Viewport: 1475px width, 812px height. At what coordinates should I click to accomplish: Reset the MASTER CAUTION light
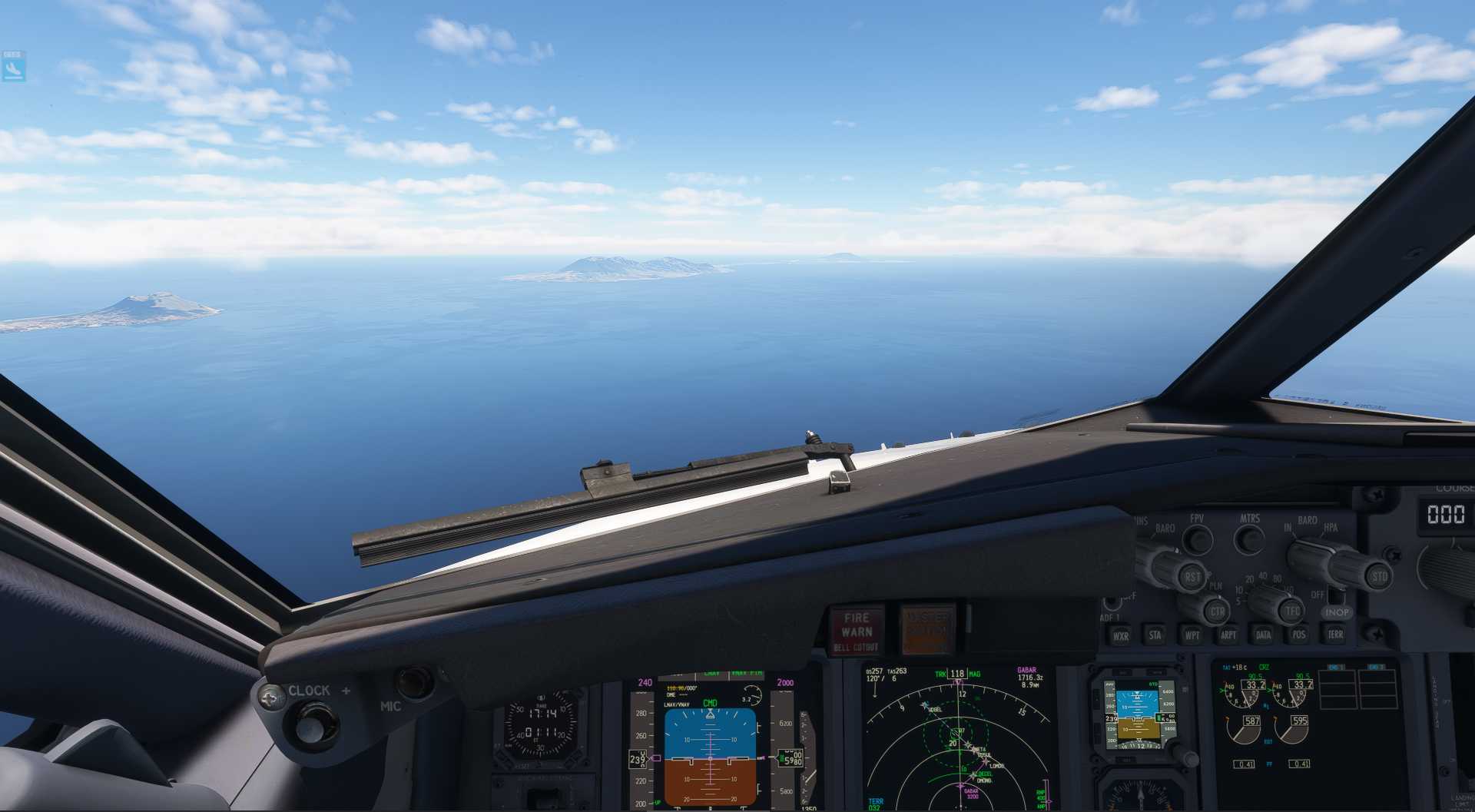[x=926, y=630]
